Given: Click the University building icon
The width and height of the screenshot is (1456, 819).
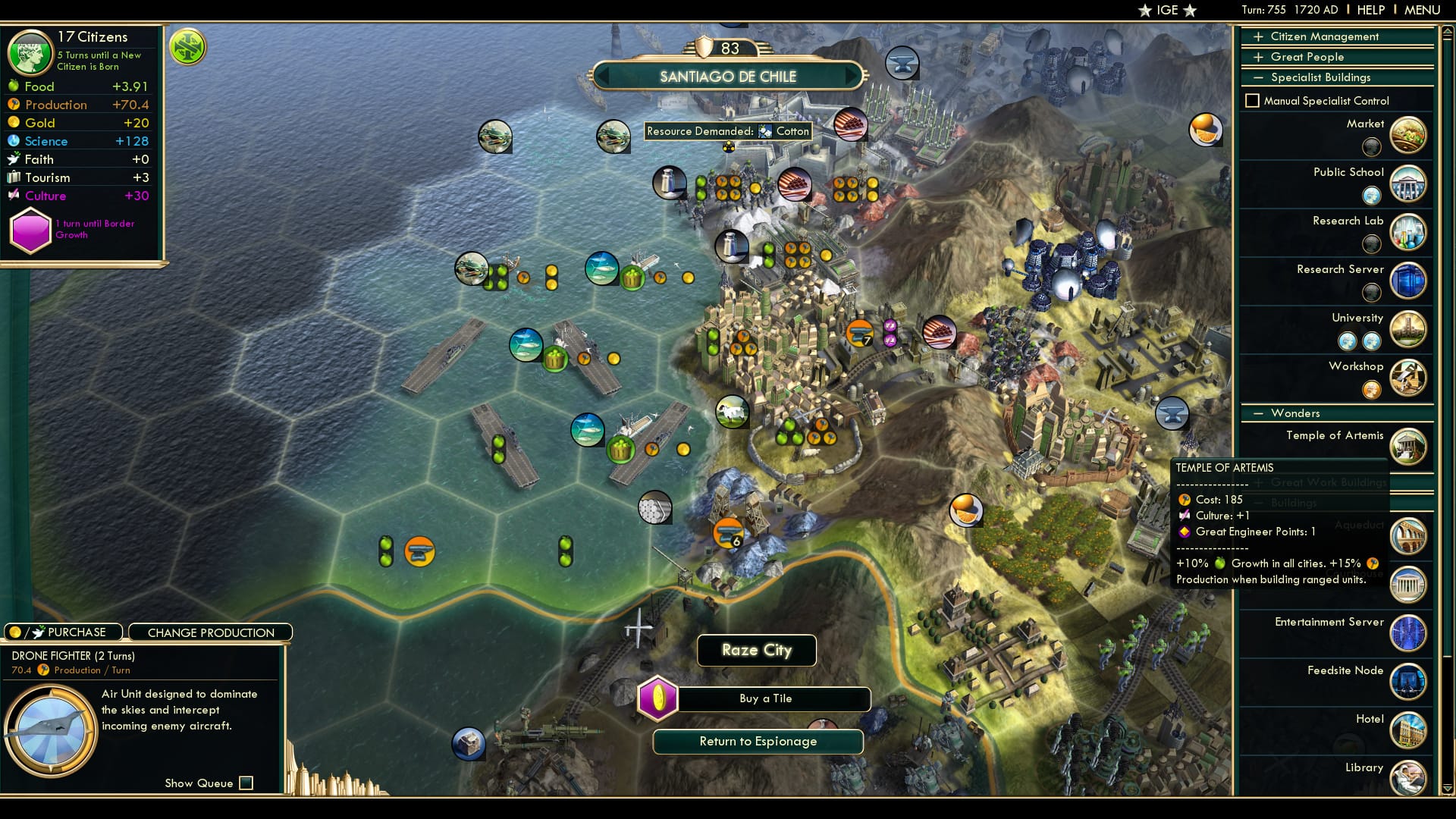Looking at the screenshot, I should point(1408,329).
